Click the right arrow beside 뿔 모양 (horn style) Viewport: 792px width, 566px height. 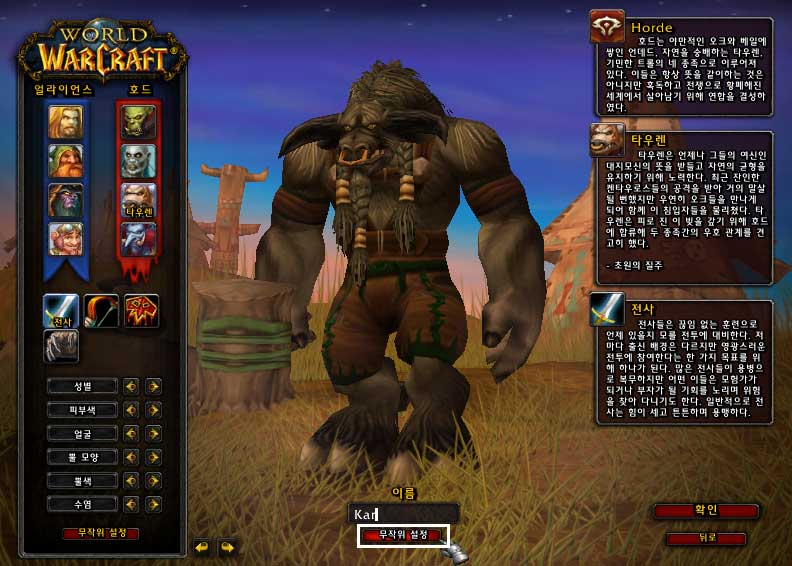pyautogui.click(x=153, y=457)
